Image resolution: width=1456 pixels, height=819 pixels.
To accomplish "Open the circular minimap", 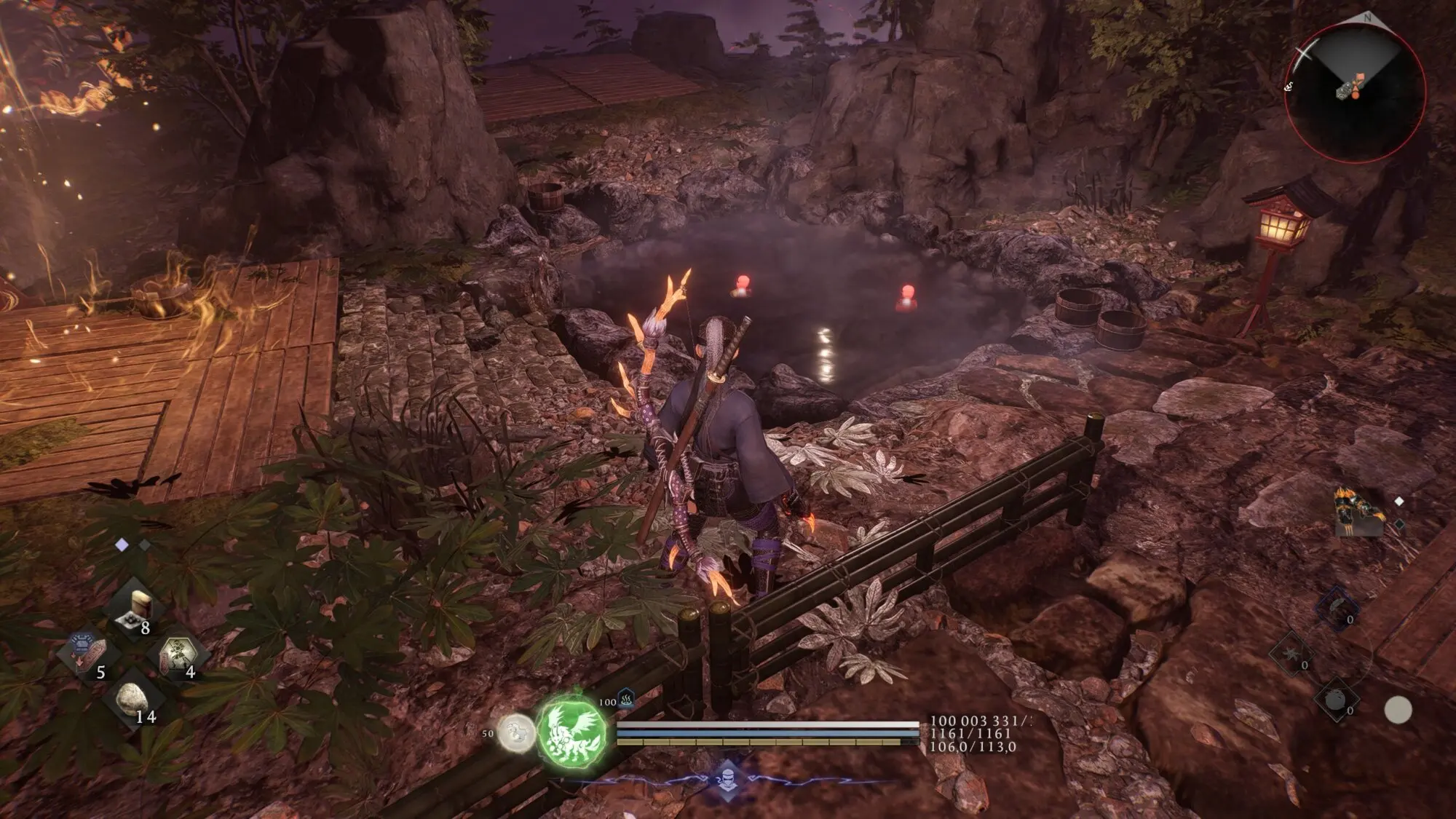I will click(x=1354, y=92).
